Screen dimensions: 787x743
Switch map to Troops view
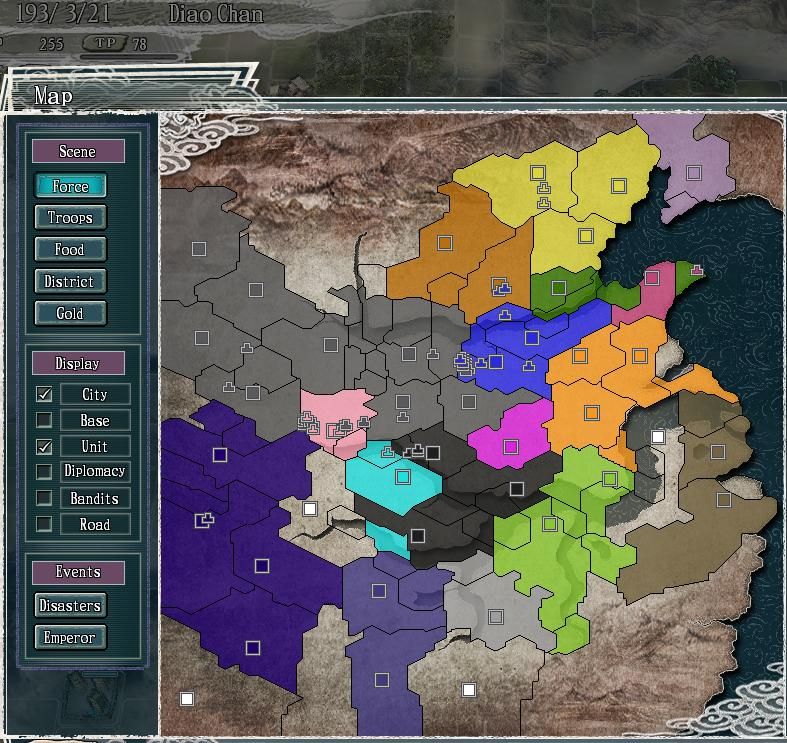[70, 218]
